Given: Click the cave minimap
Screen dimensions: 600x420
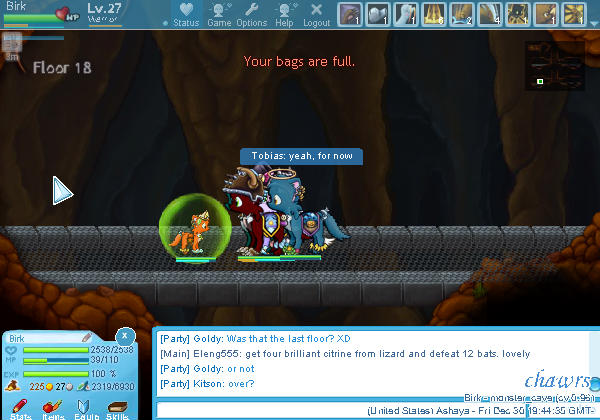Looking at the screenshot, I should pyautogui.click(x=553, y=64).
